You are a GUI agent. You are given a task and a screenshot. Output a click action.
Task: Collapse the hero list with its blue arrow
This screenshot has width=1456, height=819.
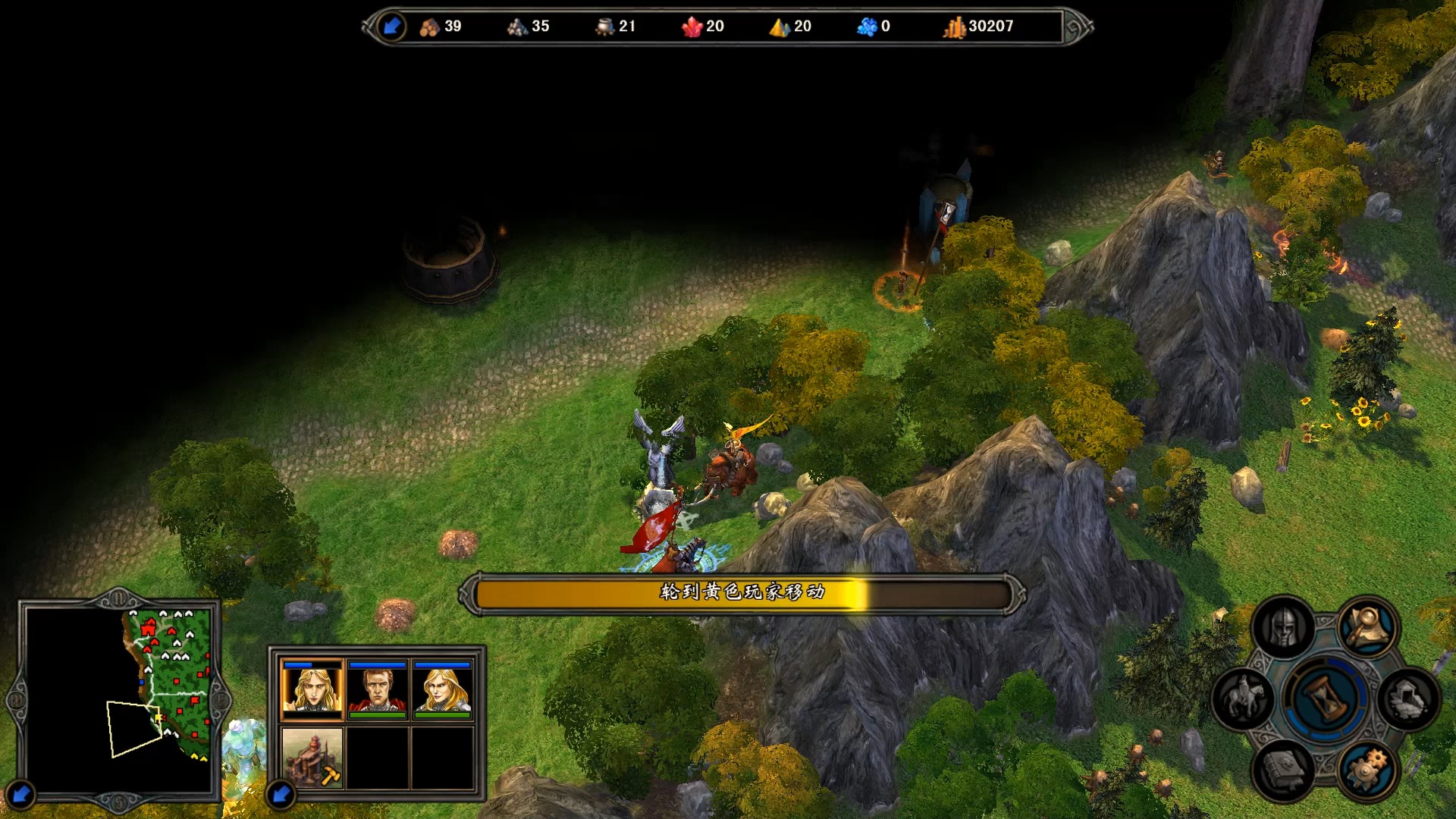click(281, 794)
